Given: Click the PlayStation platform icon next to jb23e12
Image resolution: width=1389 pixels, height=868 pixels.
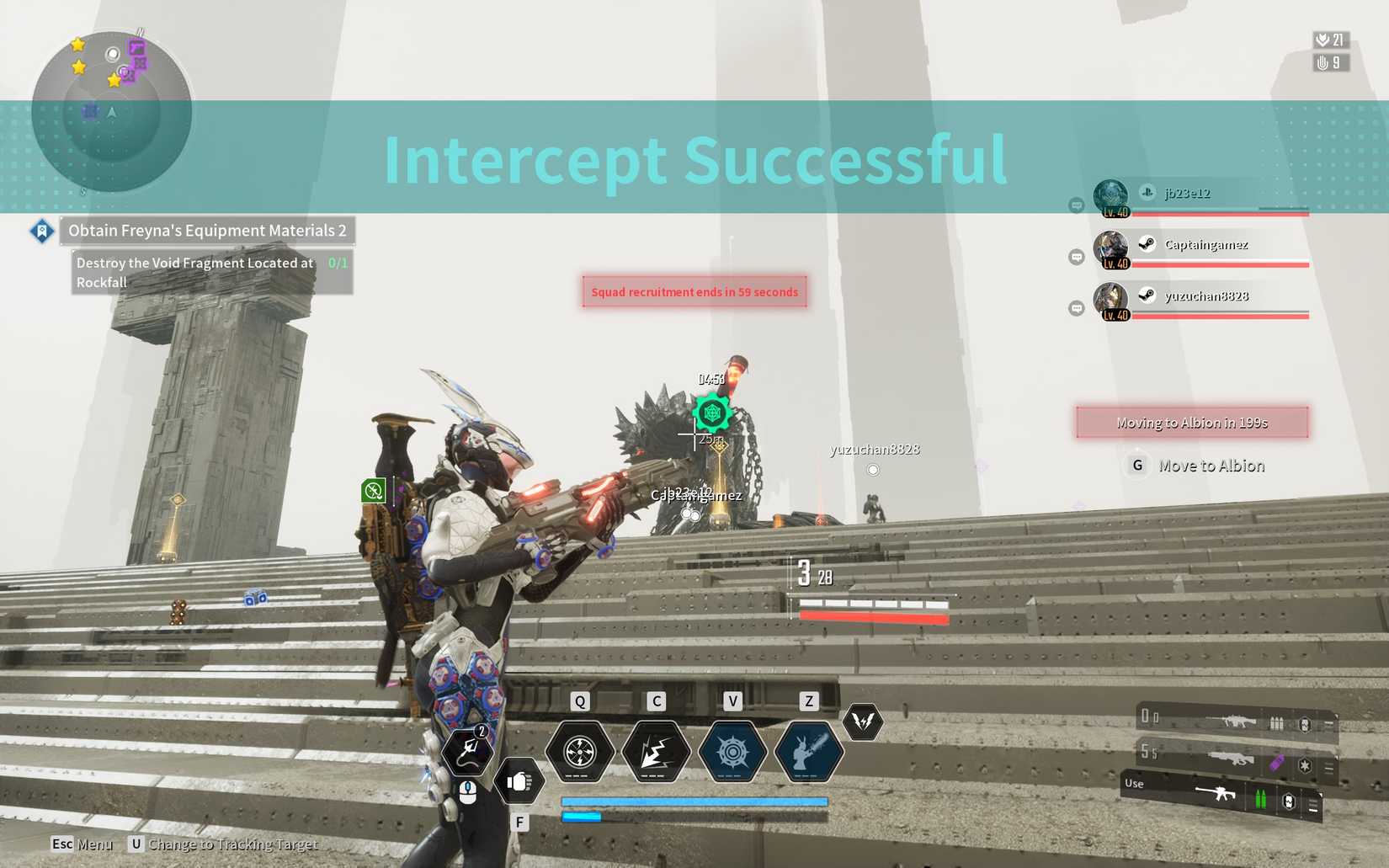Looking at the screenshot, I should click(x=1148, y=192).
